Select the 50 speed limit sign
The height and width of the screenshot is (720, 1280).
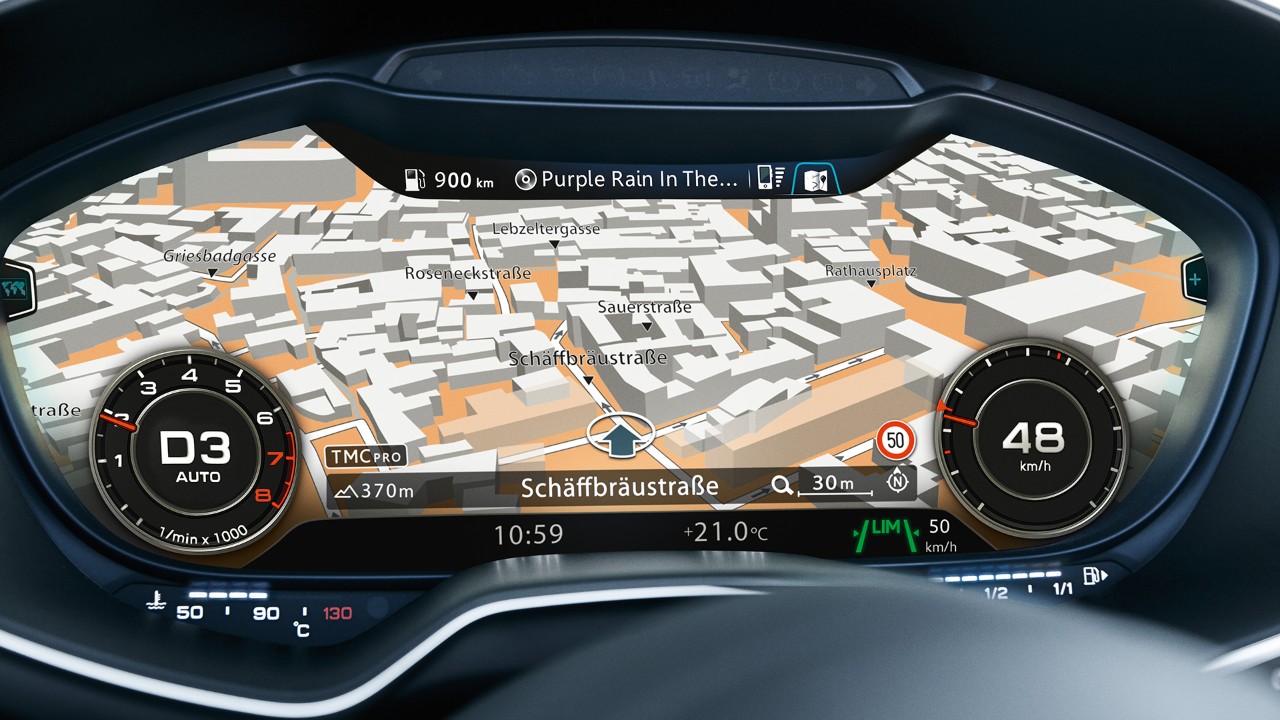896,438
